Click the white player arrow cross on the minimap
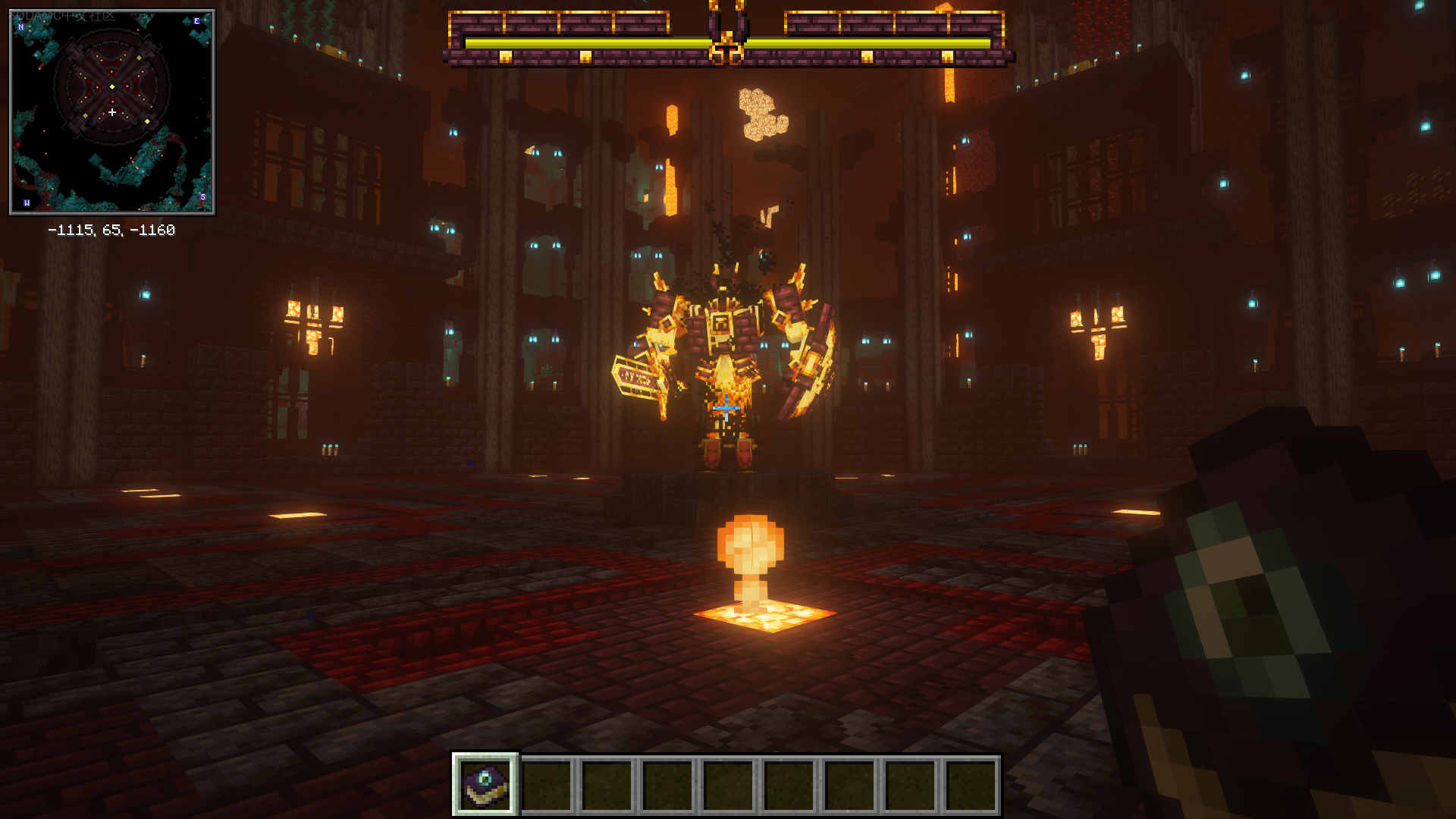 (112, 111)
